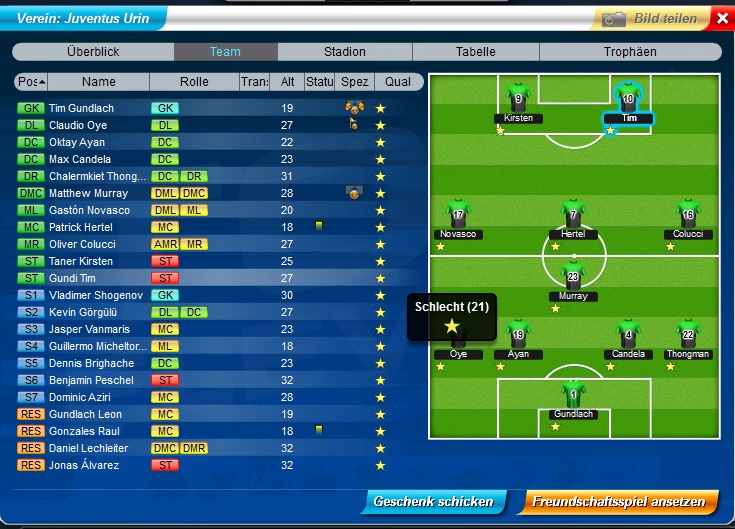Sort the player list by Name column
The height and width of the screenshot is (529, 735).
[x=98, y=82]
